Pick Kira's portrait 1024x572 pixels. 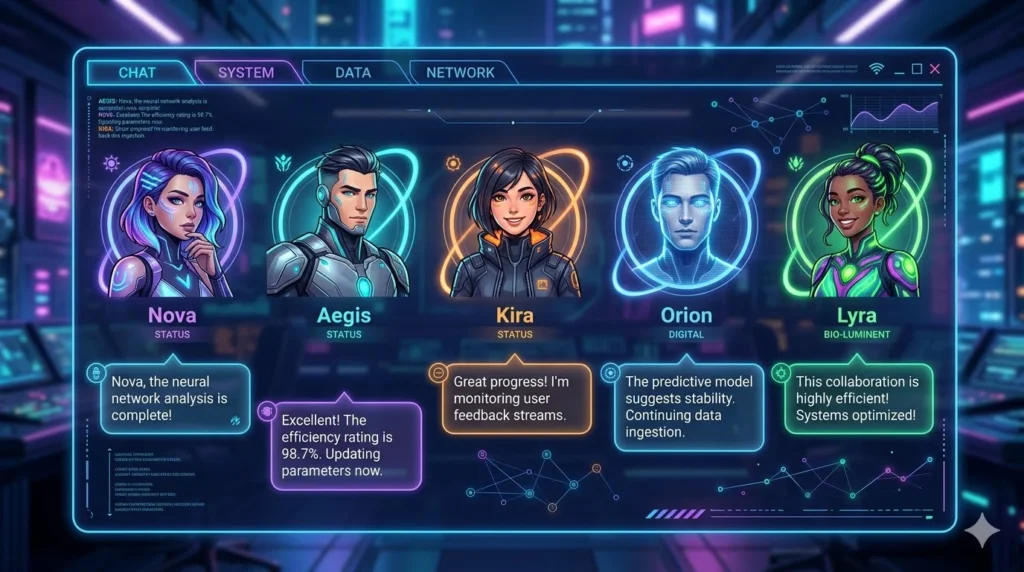(x=514, y=225)
